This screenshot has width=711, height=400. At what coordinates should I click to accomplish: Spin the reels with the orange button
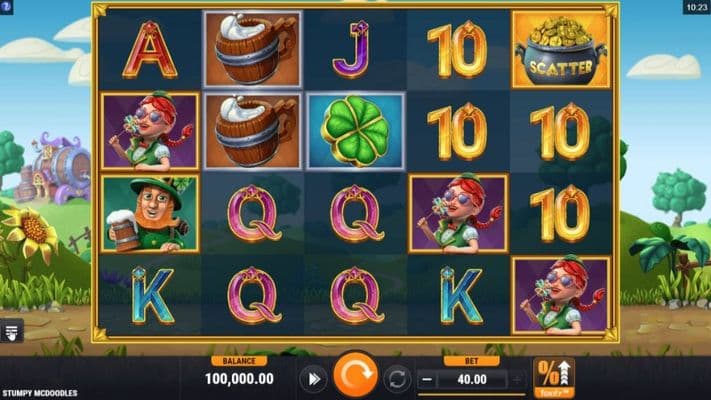[355, 378]
